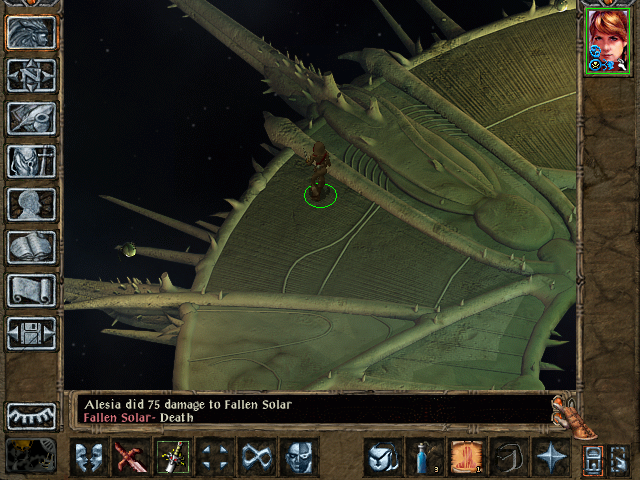Open the character record
The image size is (640, 480).
pyautogui.click(x=31, y=204)
